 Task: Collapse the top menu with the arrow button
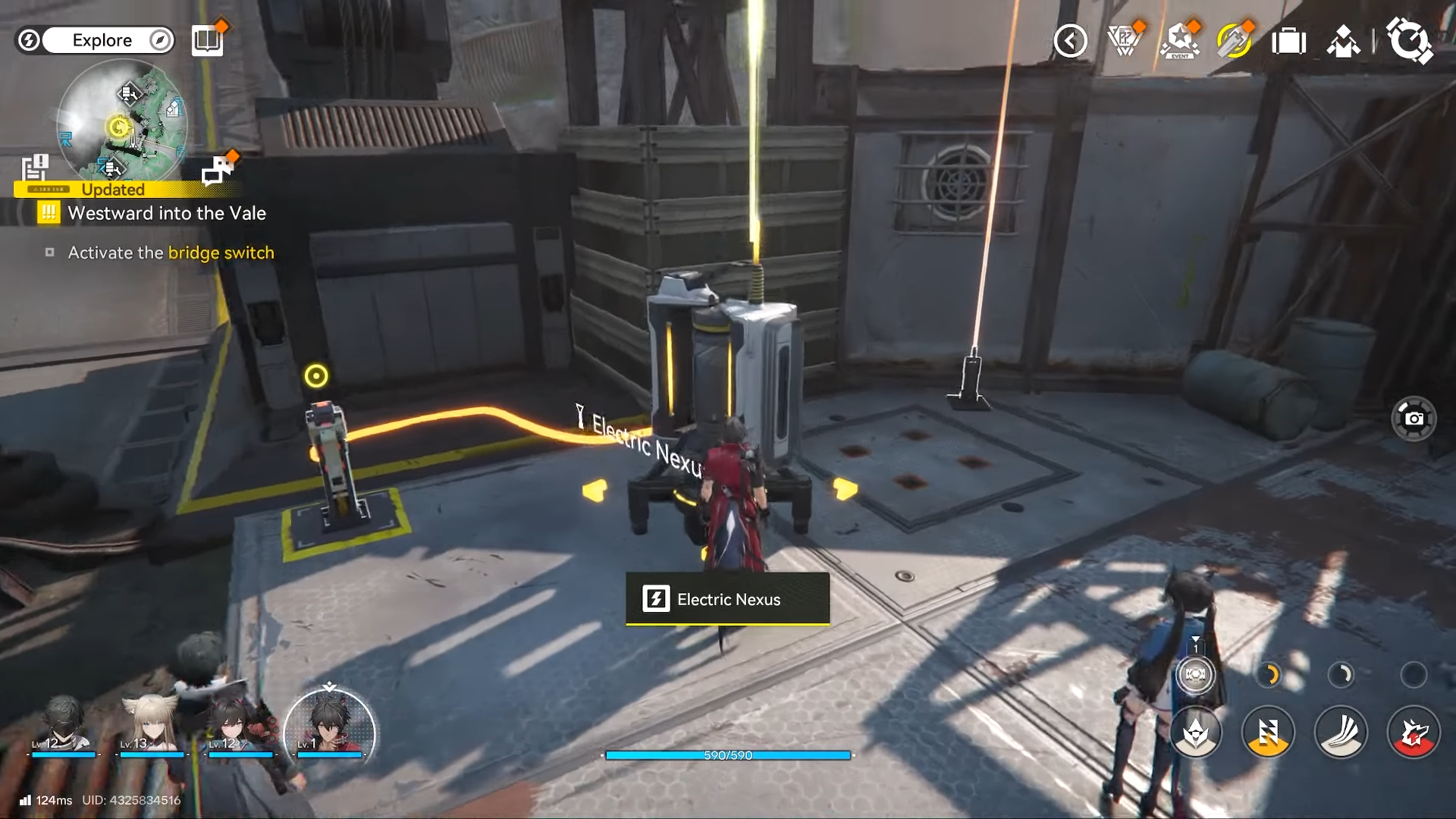click(x=1070, y=41)
